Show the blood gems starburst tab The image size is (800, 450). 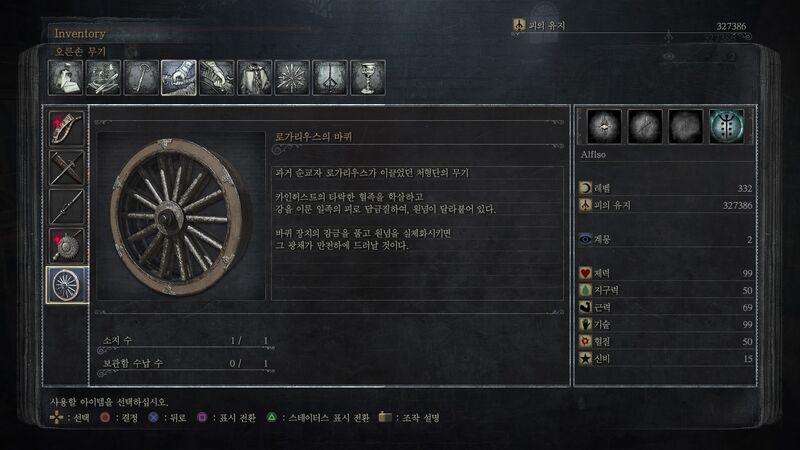292,77
